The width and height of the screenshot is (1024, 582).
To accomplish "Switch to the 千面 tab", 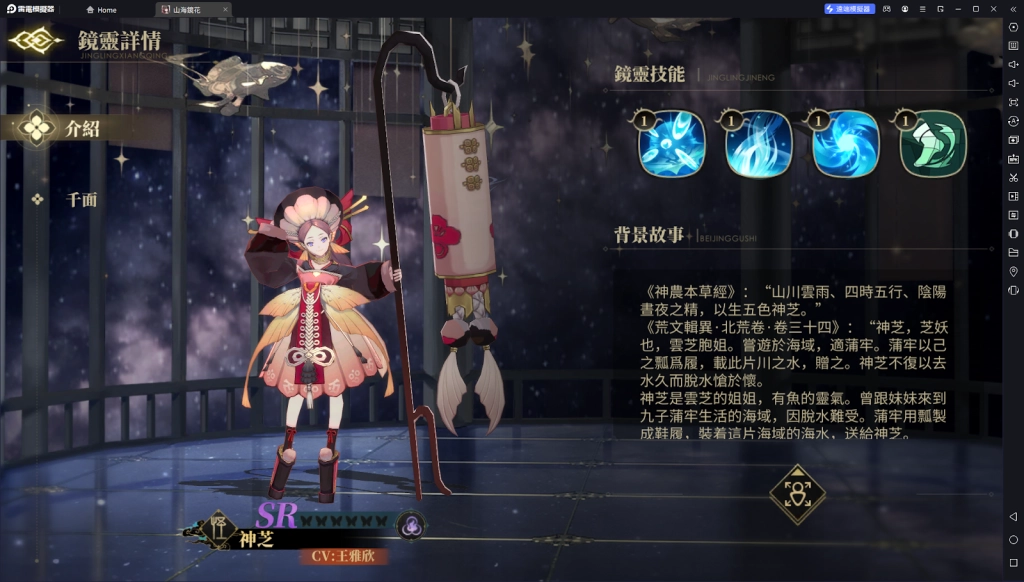I will click(82, 199).
